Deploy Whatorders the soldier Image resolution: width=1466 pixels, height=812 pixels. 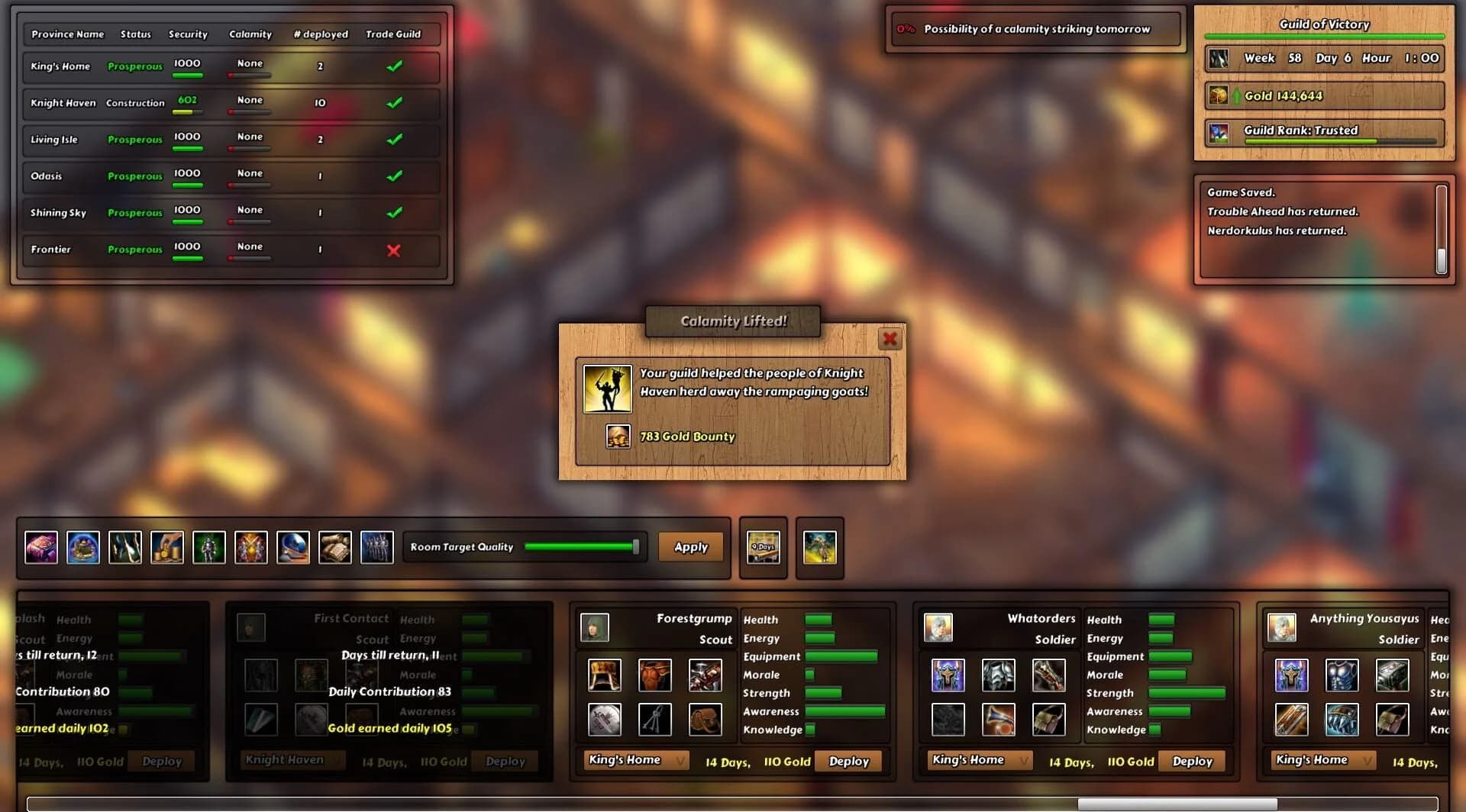coord(1191,761)
